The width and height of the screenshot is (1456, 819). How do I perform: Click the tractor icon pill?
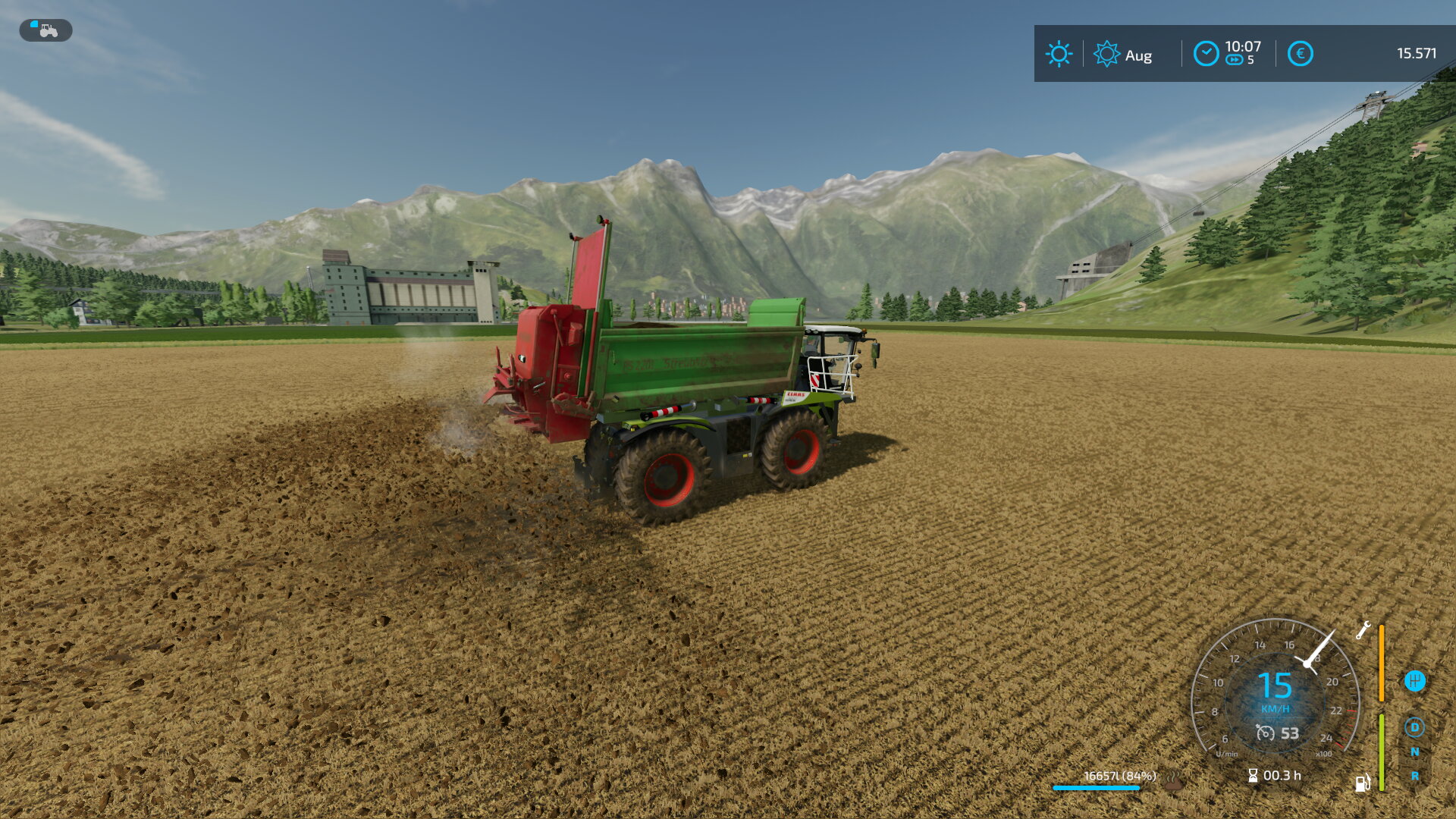45,30
